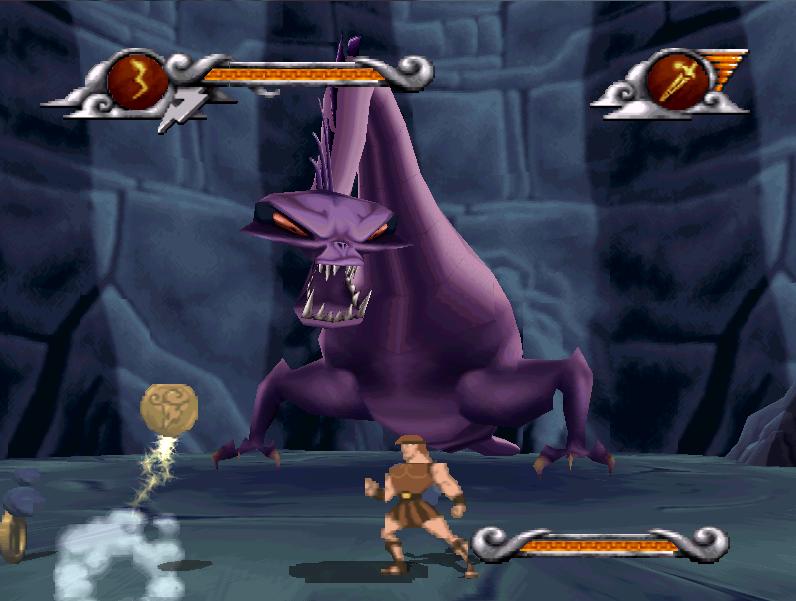Screen dimensions: 796x601
Task: Click the lightning bolt medallion icon
Action: coord(138,80)
